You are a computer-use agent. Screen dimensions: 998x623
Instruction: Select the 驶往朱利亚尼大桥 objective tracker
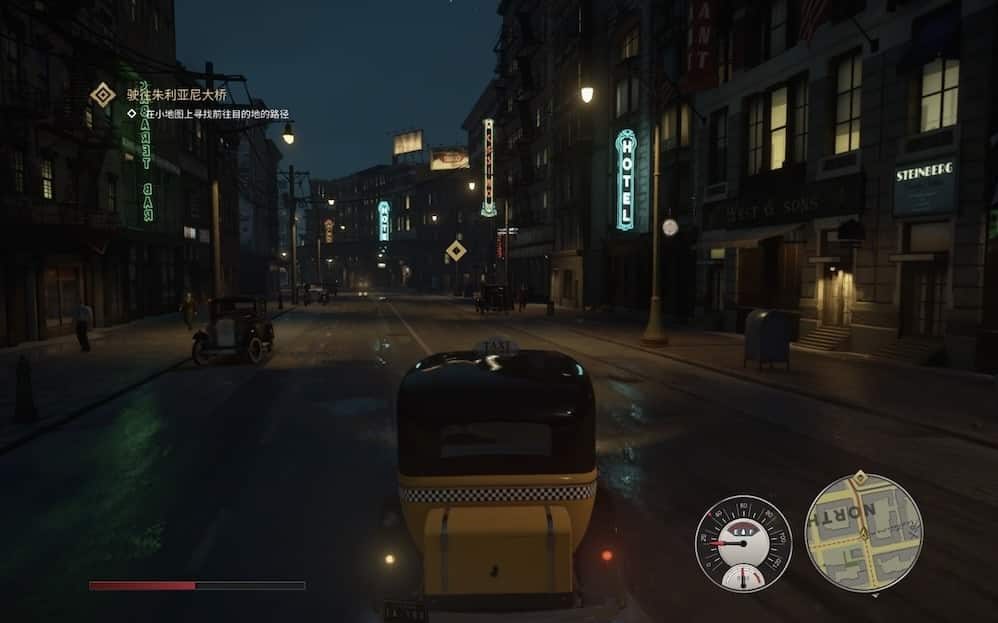[x=176, y=94]
